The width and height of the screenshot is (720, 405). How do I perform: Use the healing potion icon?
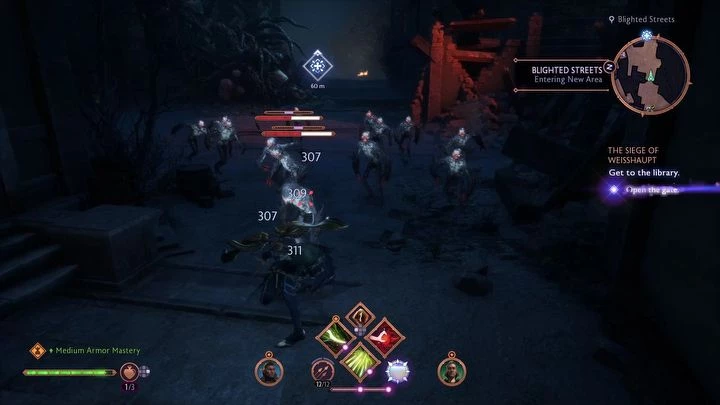coord(129,372)
